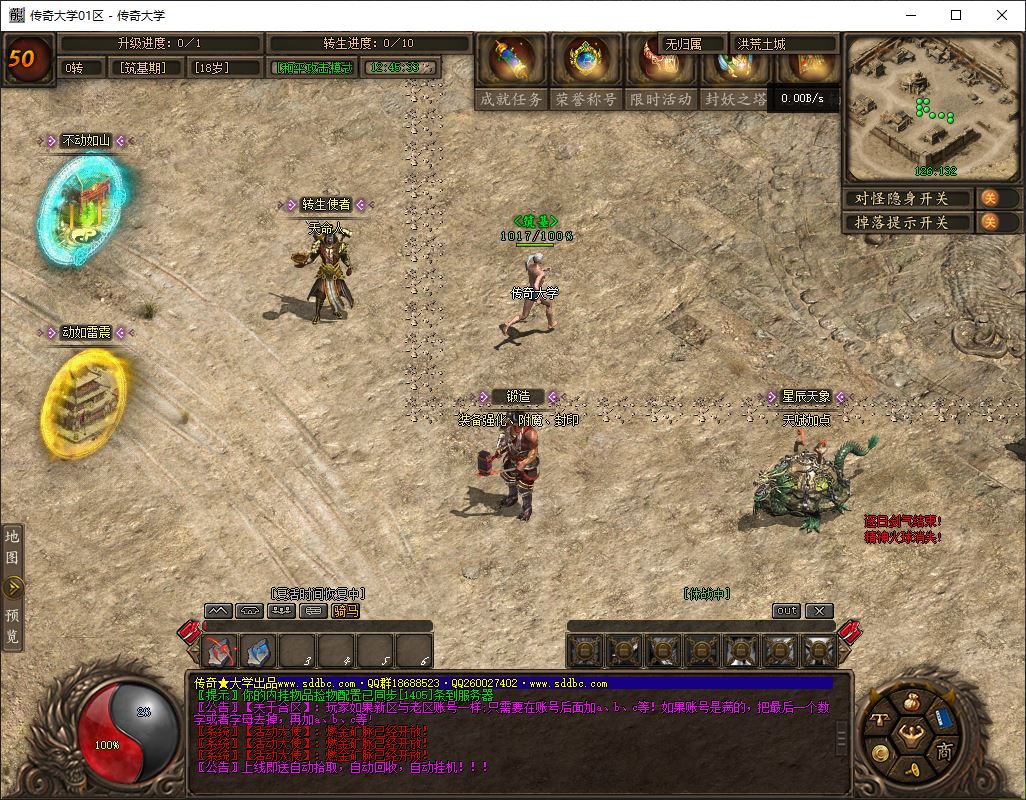Toggle the 对怪隐身开关 switch

pos(988,198)
